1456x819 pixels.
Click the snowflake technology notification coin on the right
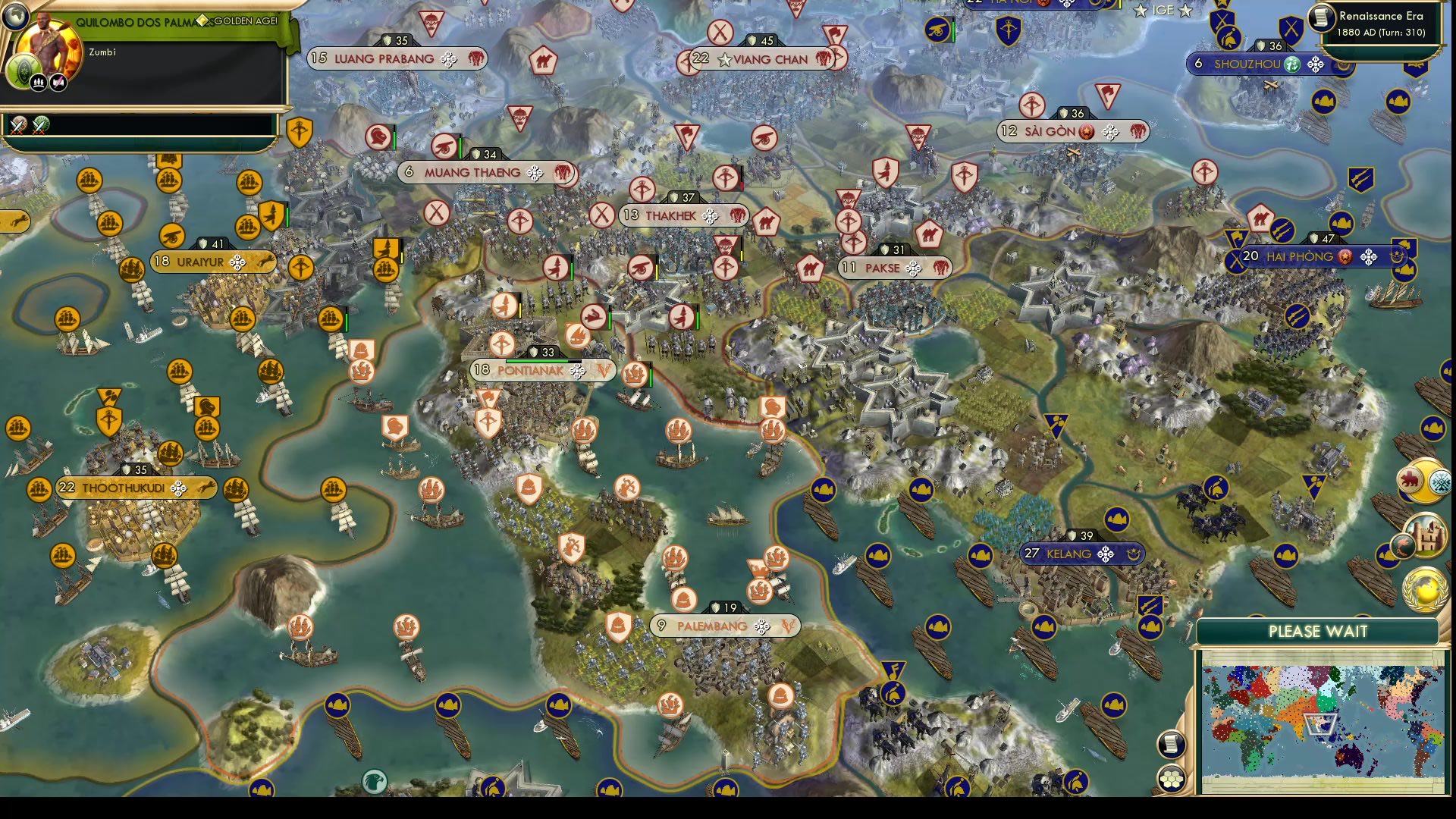click(x=1440, y=480)
